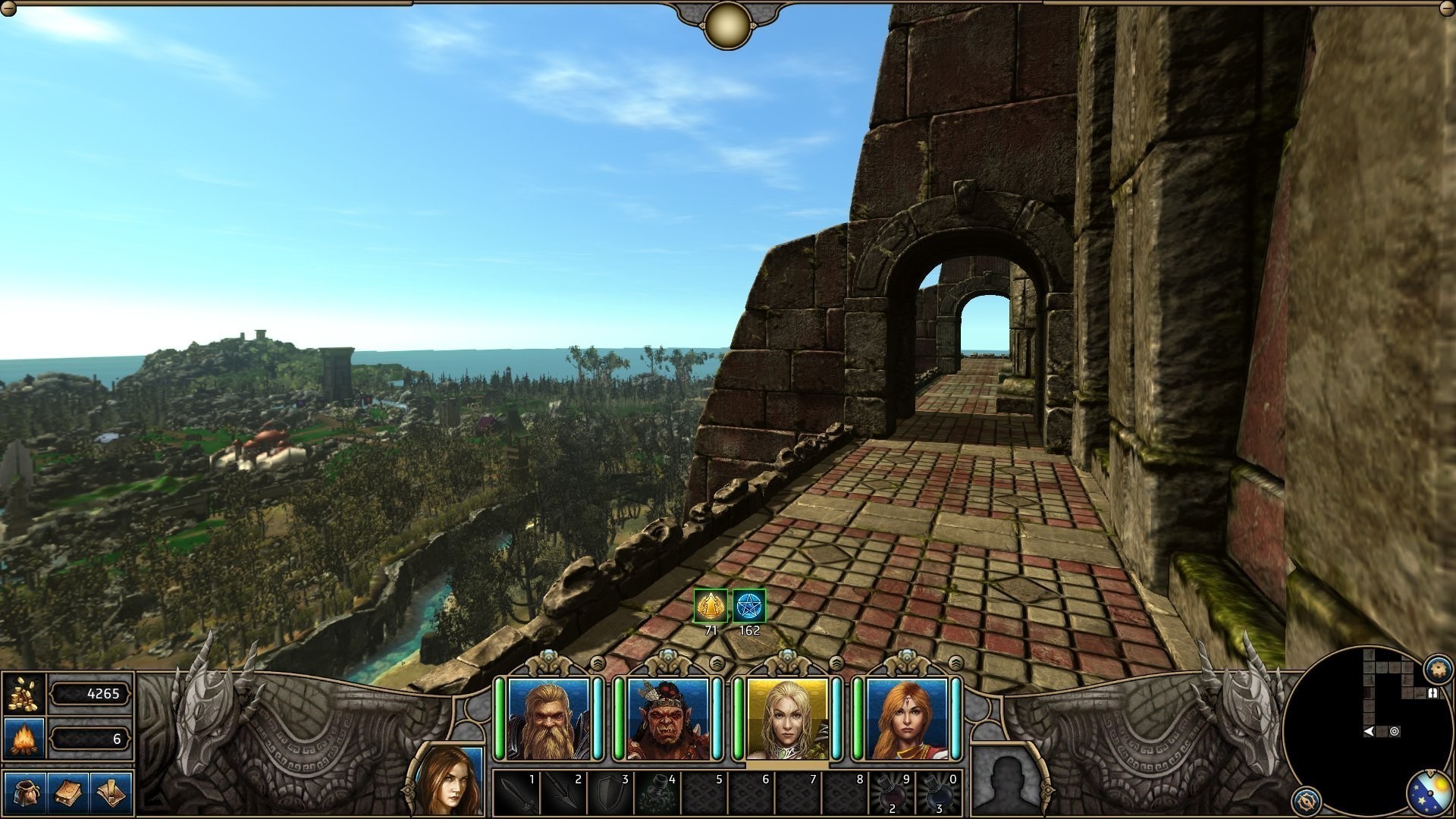Click the Celestial Armor buff icon

tap(711, 606)
